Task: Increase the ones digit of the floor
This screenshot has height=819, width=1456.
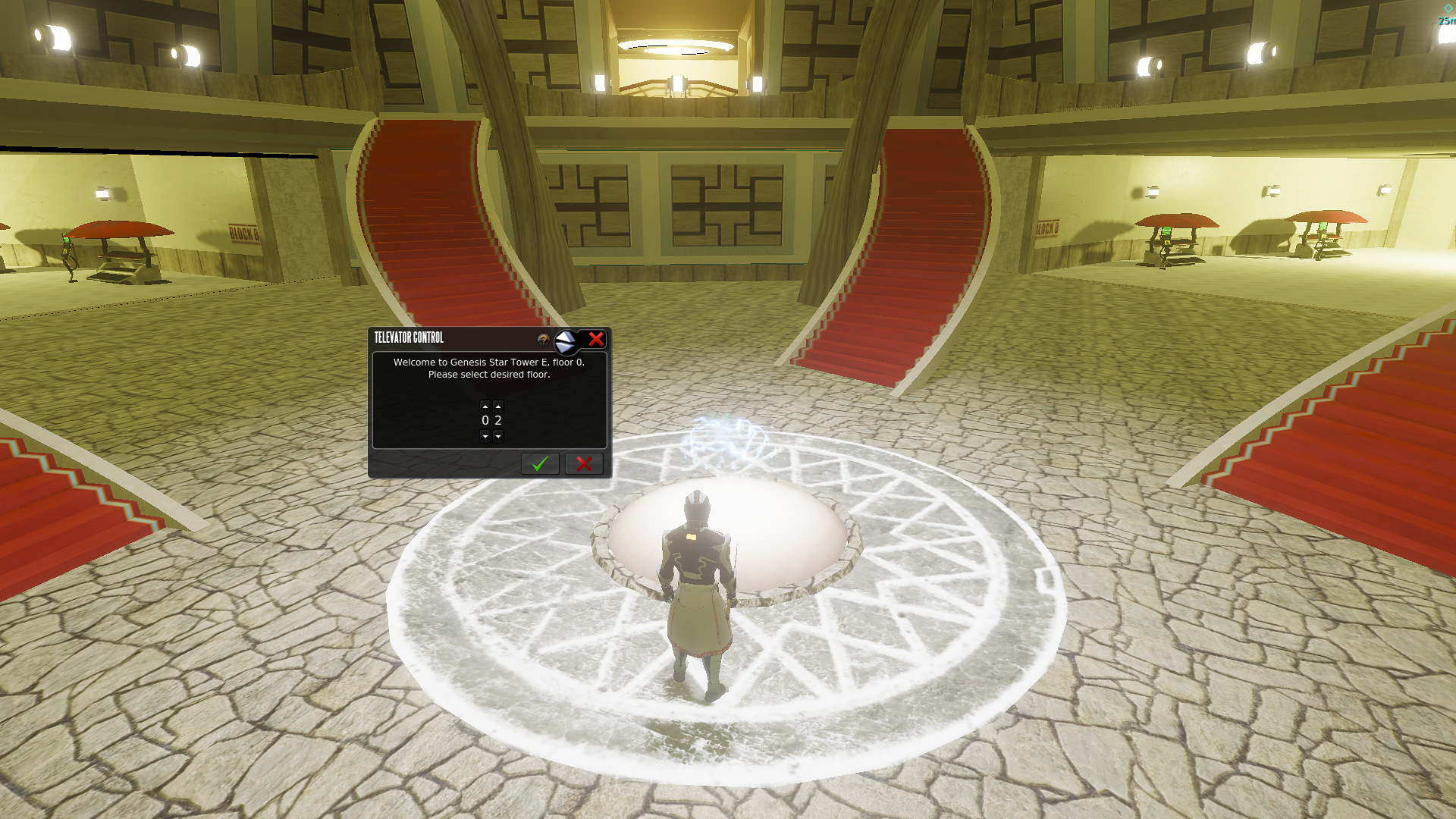Action: point(498,406)
